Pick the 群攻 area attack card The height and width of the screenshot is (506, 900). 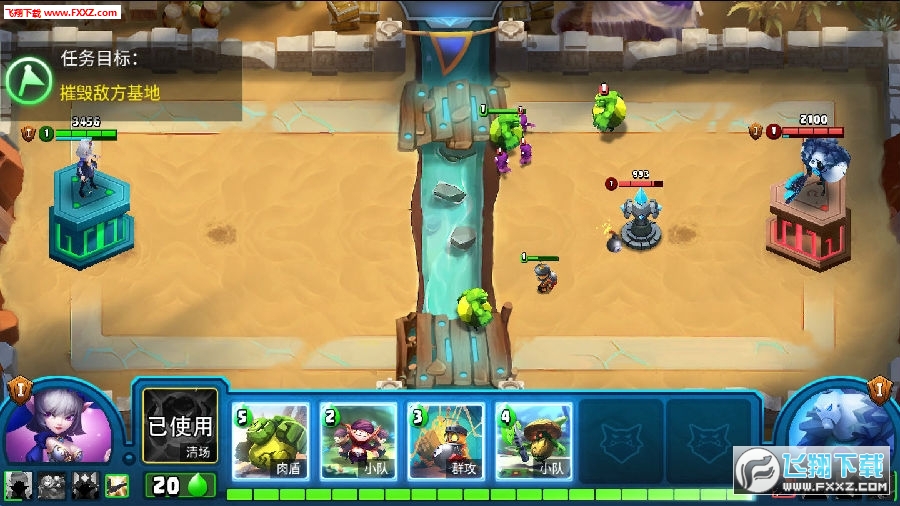point(446,441)
